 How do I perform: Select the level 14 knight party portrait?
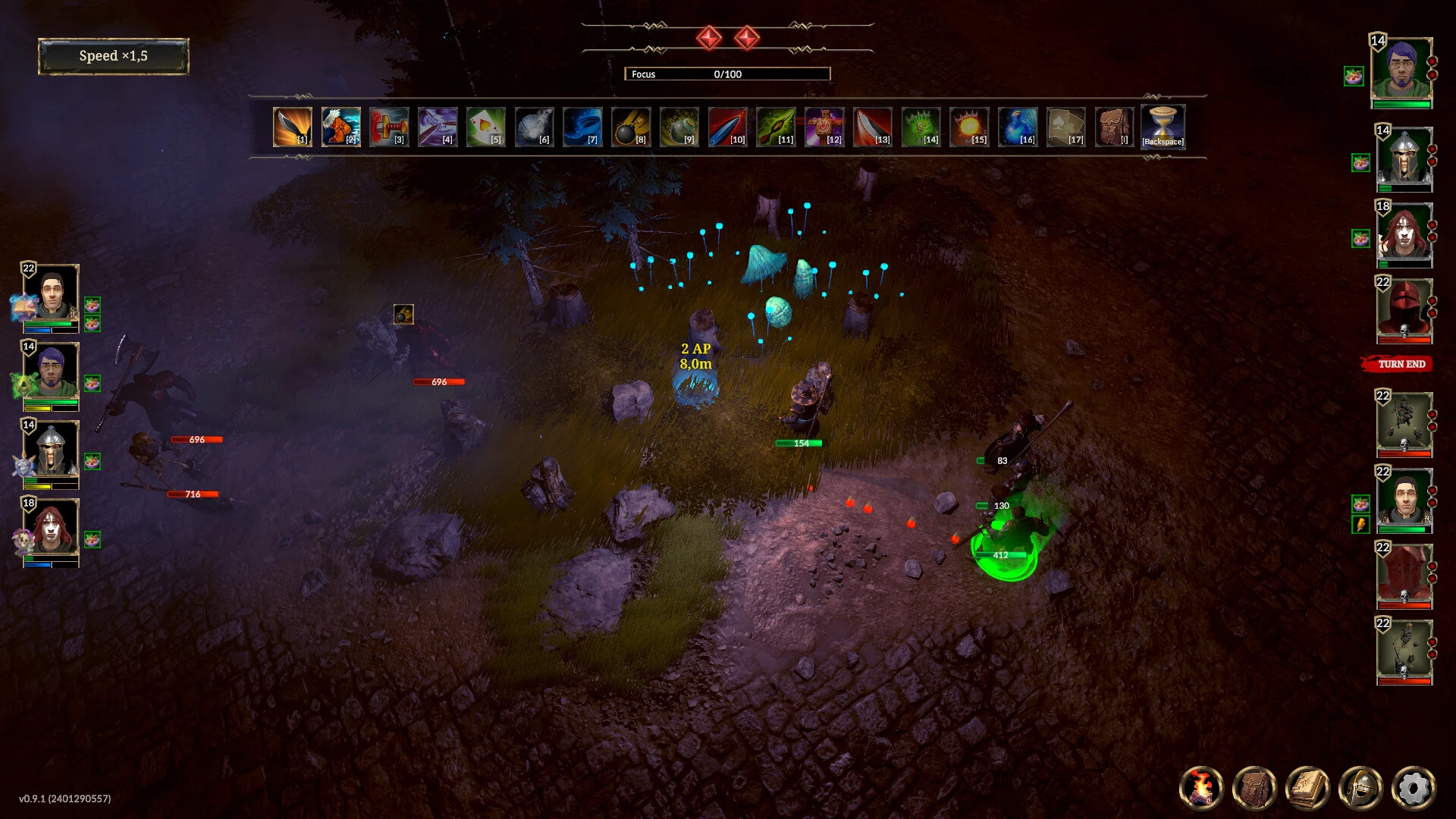[x=51, y=450]
